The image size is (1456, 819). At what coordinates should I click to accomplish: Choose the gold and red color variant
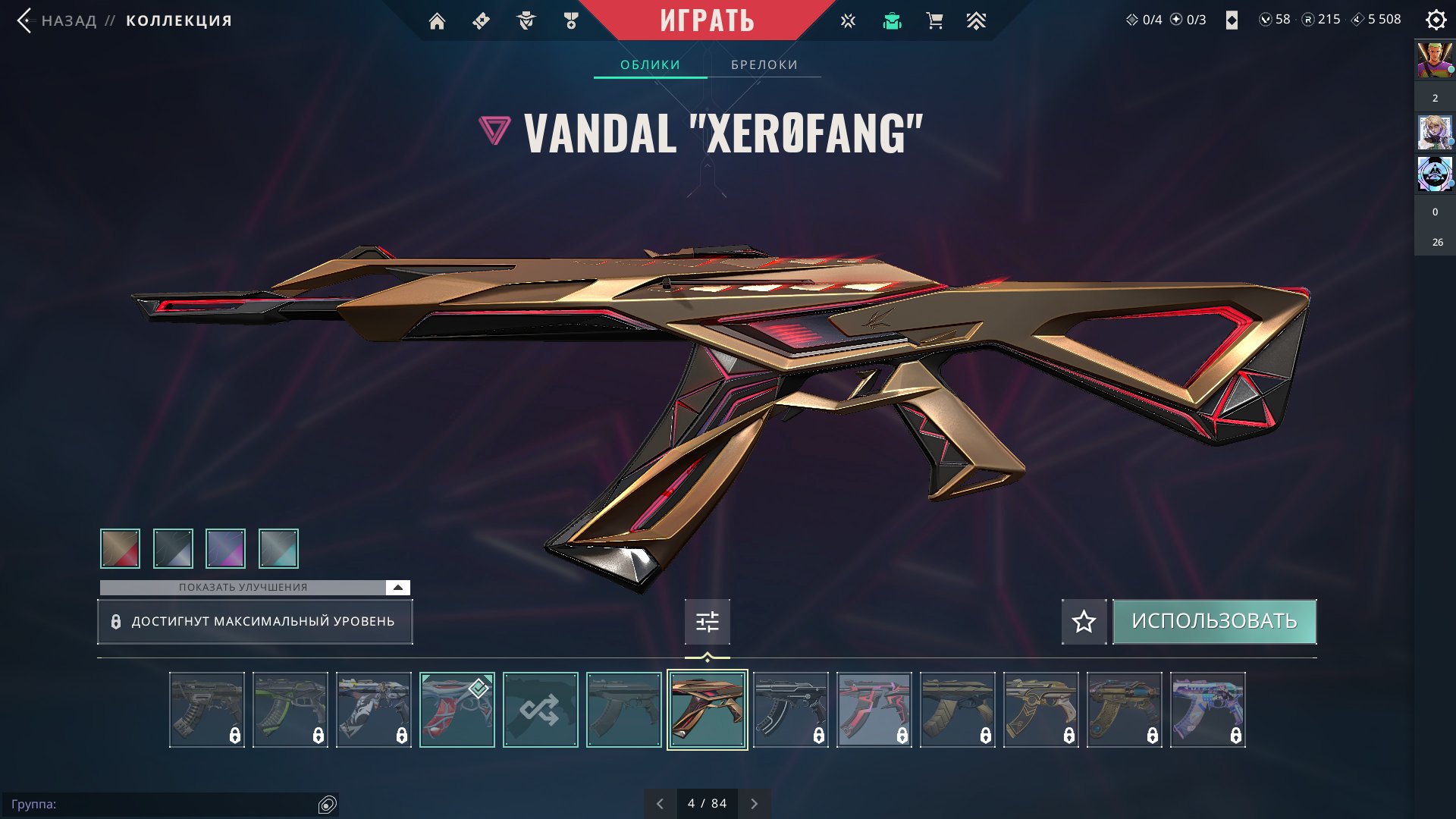pos(120,548)
